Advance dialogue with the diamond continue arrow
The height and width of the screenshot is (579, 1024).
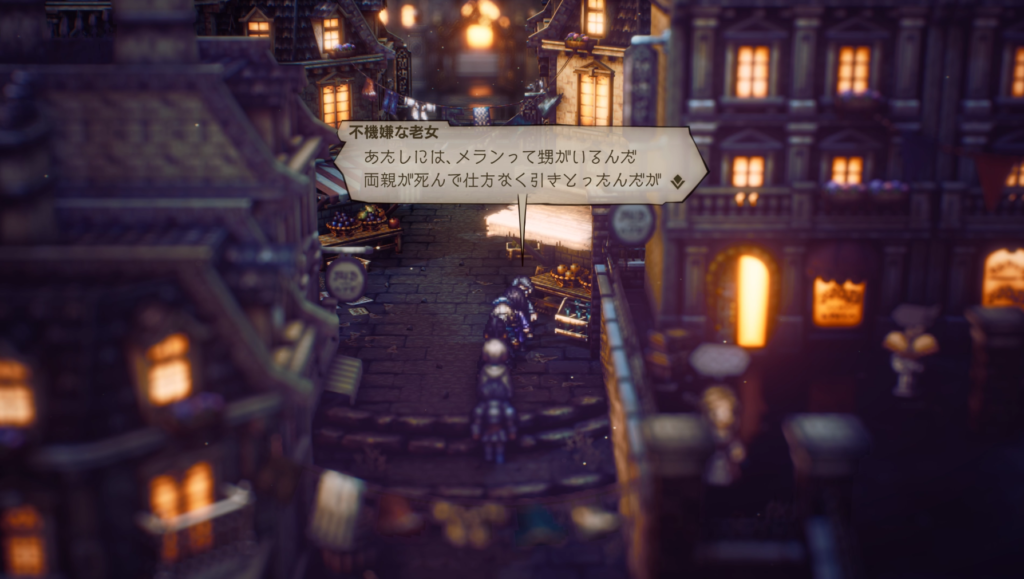[676, 182]
